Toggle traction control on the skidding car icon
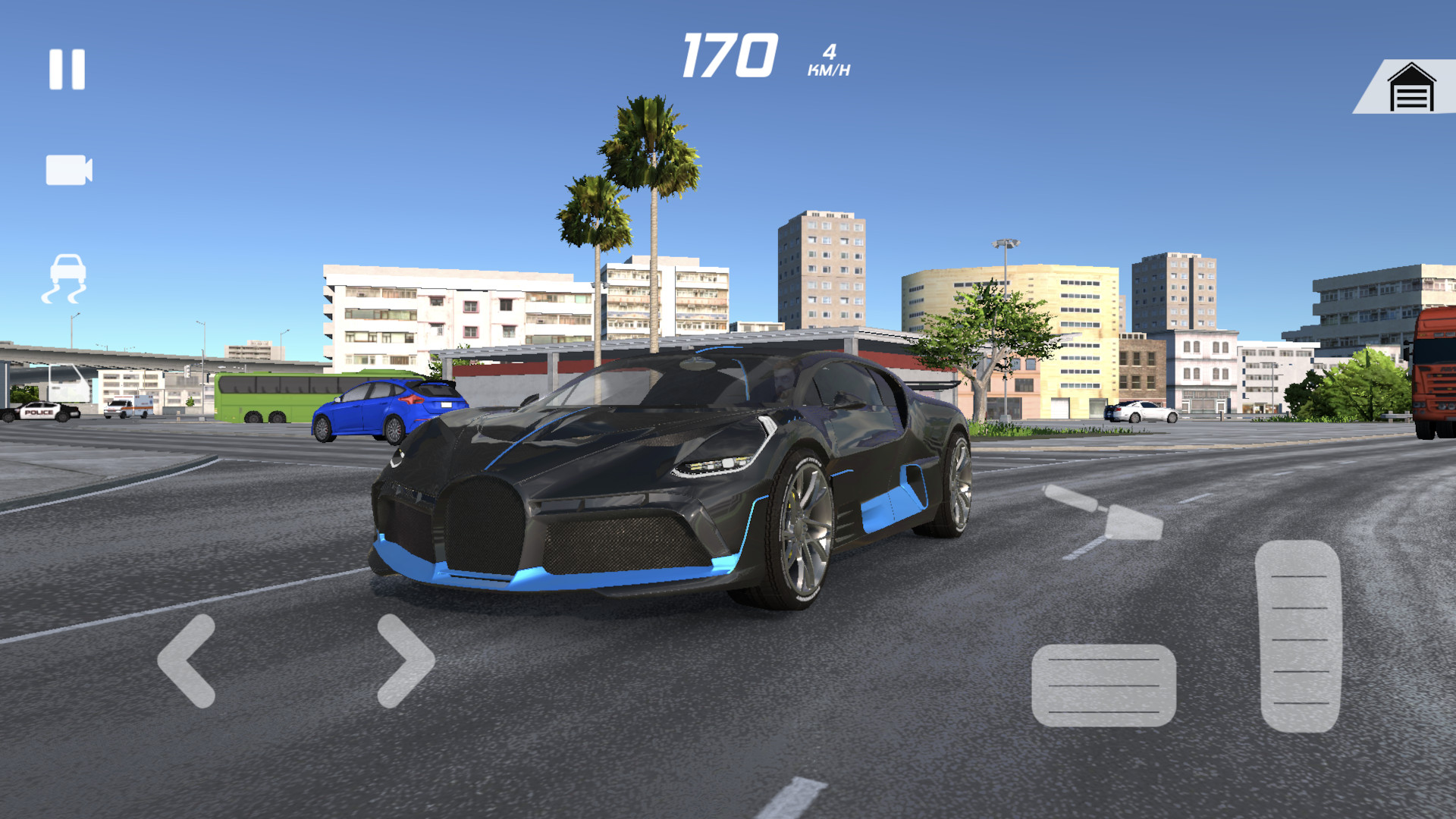This screenshot has height=819, width=1456. click(x=67, y=277)
